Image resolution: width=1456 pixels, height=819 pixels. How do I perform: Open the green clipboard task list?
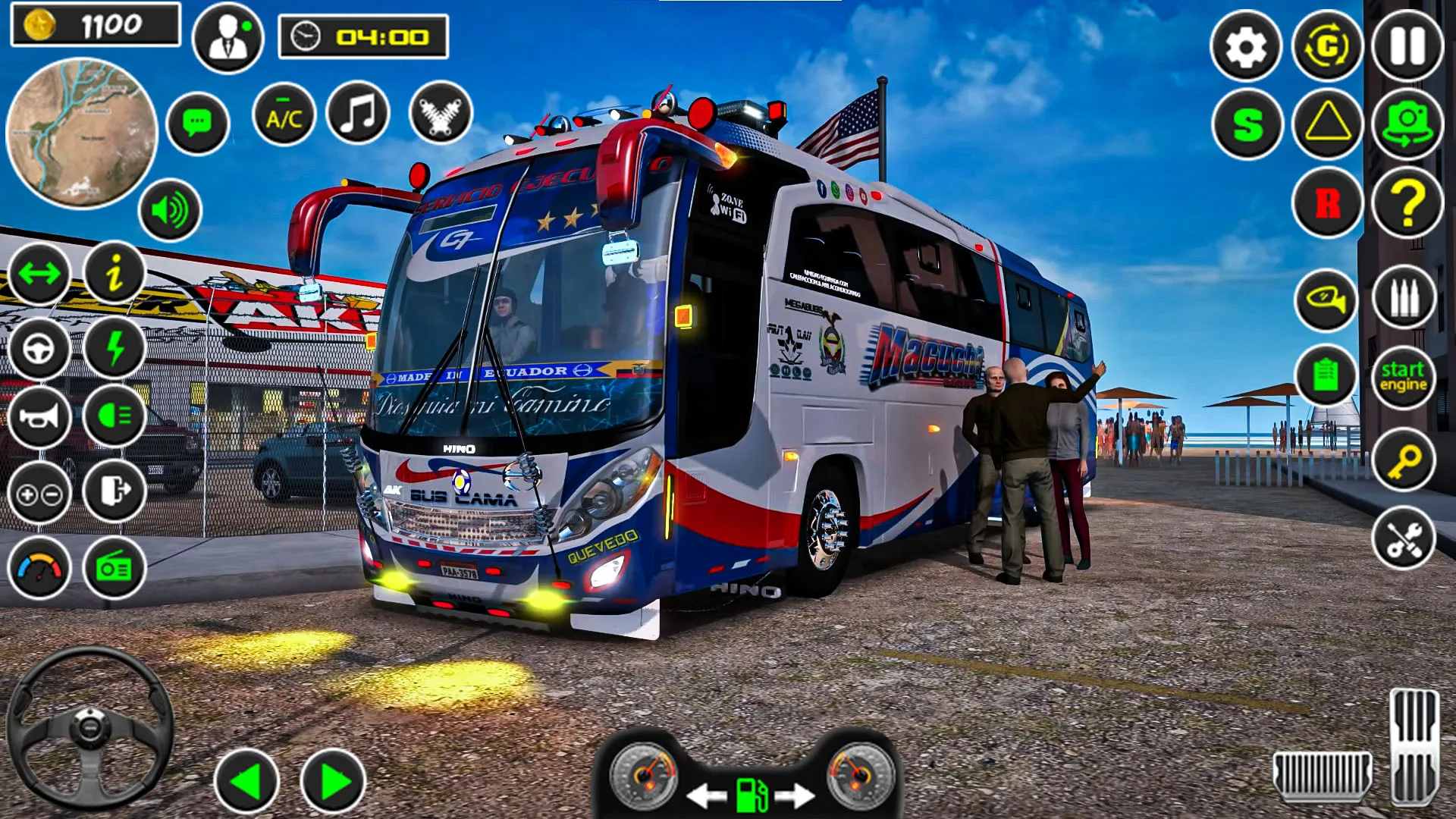pos(1326,375)
